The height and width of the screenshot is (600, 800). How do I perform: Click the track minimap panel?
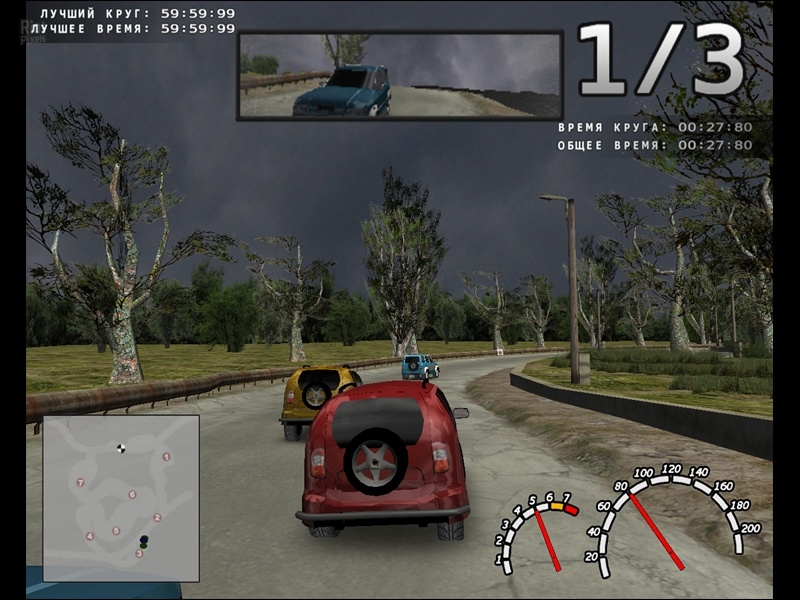pos(121,497)
